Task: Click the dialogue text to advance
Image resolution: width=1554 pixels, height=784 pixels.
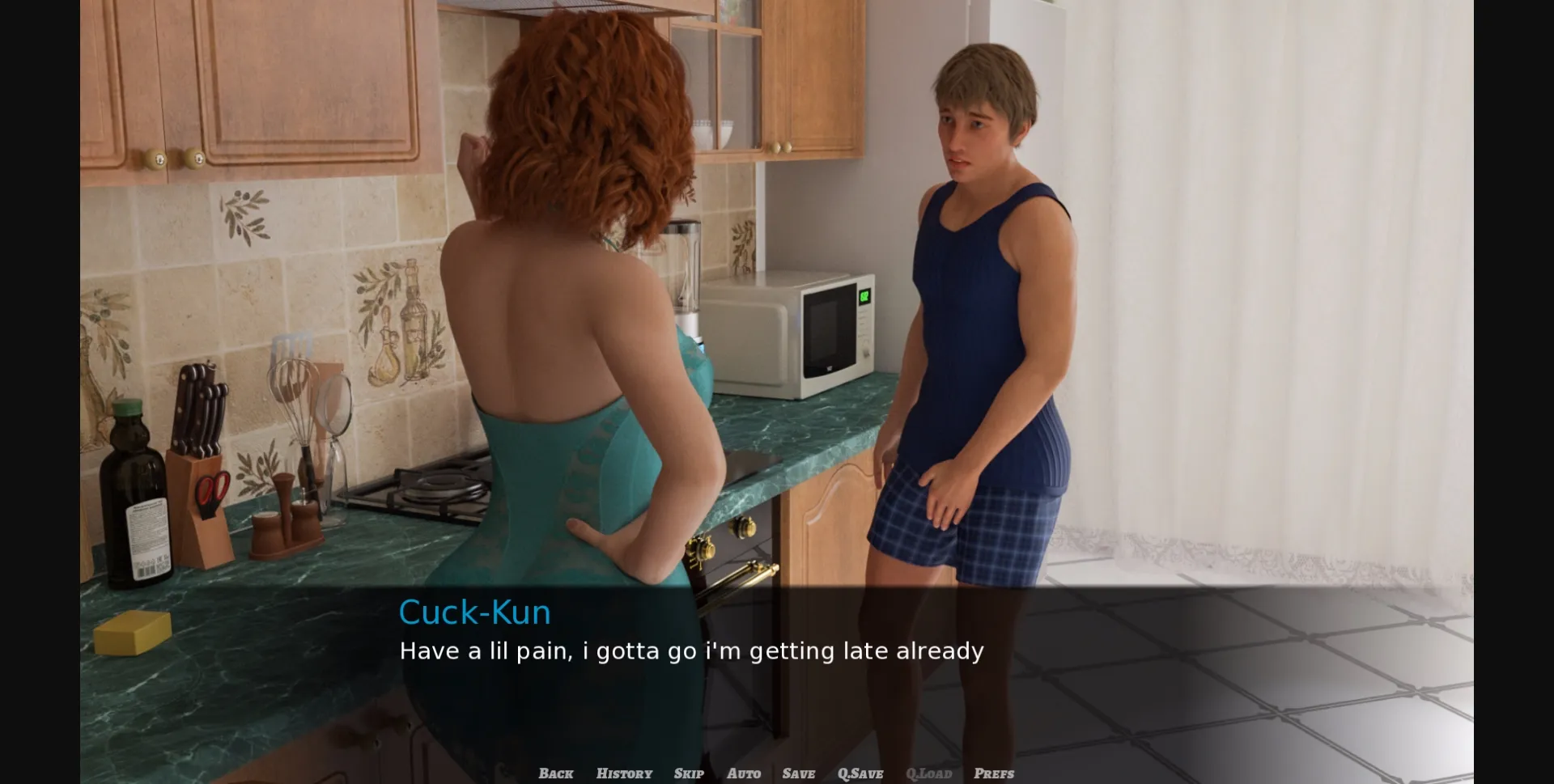Action: 690,651
